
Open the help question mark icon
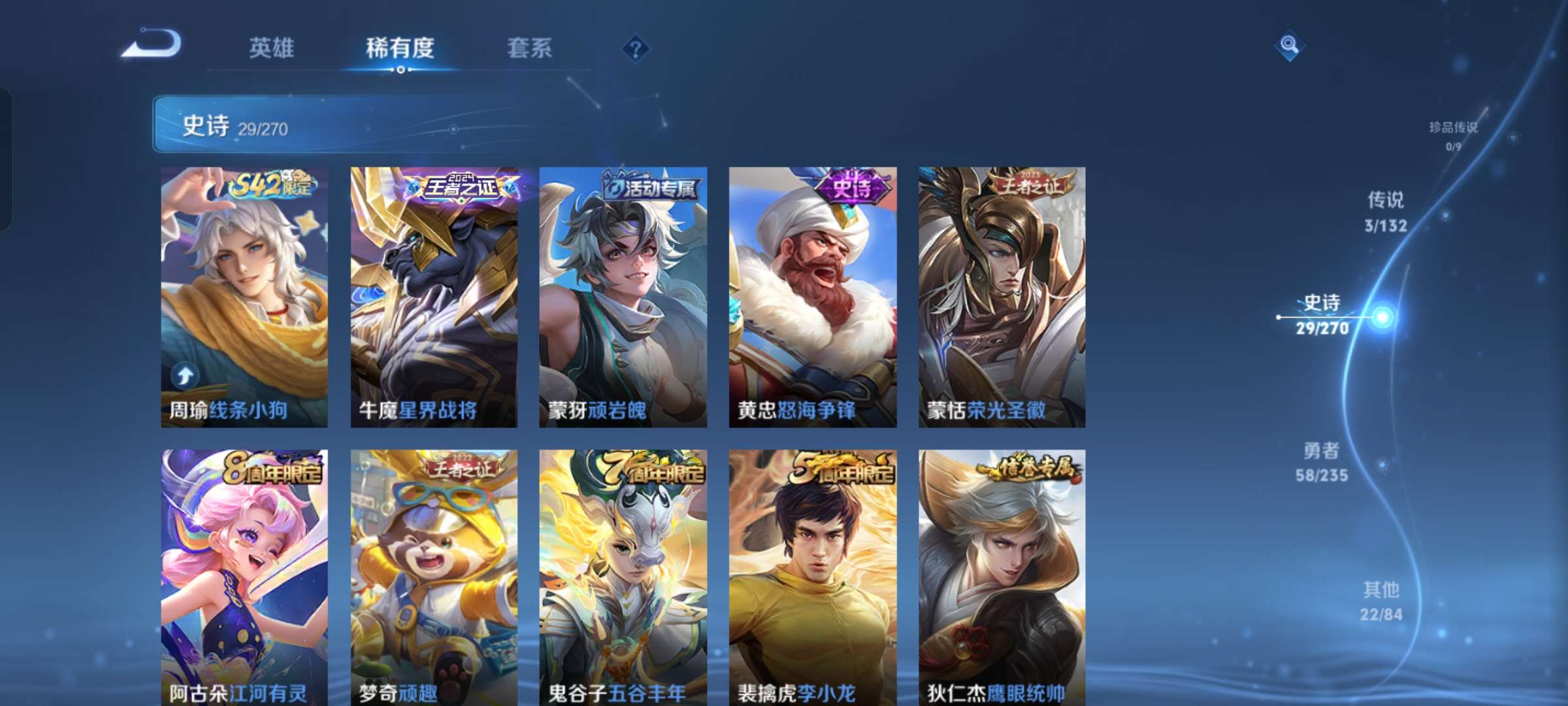pos(634,49)
